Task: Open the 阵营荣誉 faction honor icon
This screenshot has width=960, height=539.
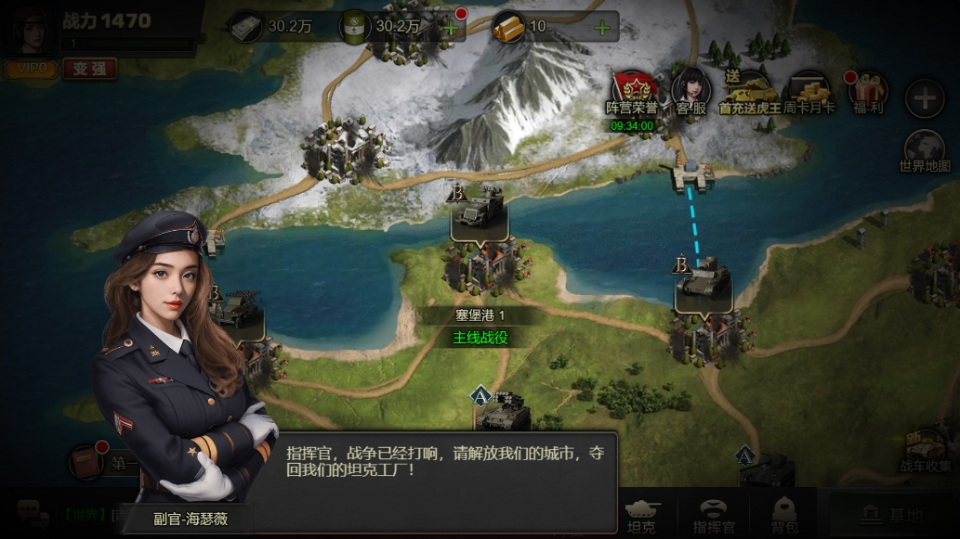Action: 631,90
